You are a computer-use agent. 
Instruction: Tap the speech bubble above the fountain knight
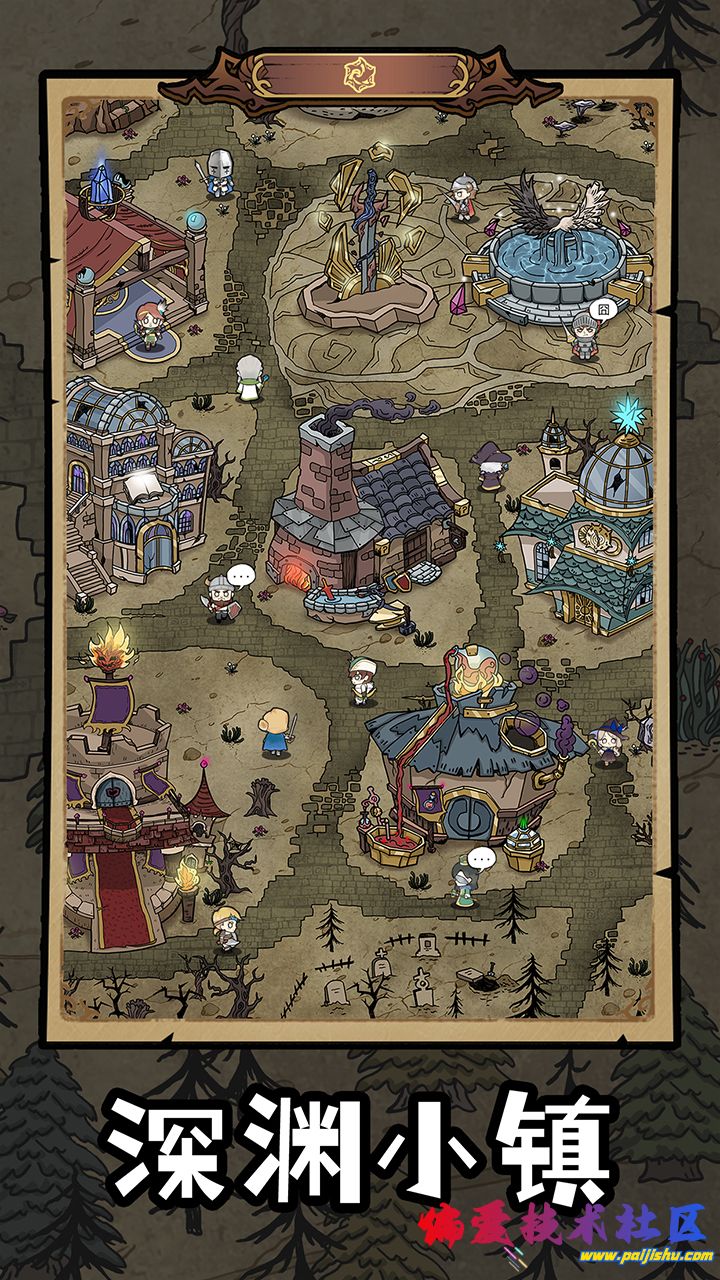601,310
